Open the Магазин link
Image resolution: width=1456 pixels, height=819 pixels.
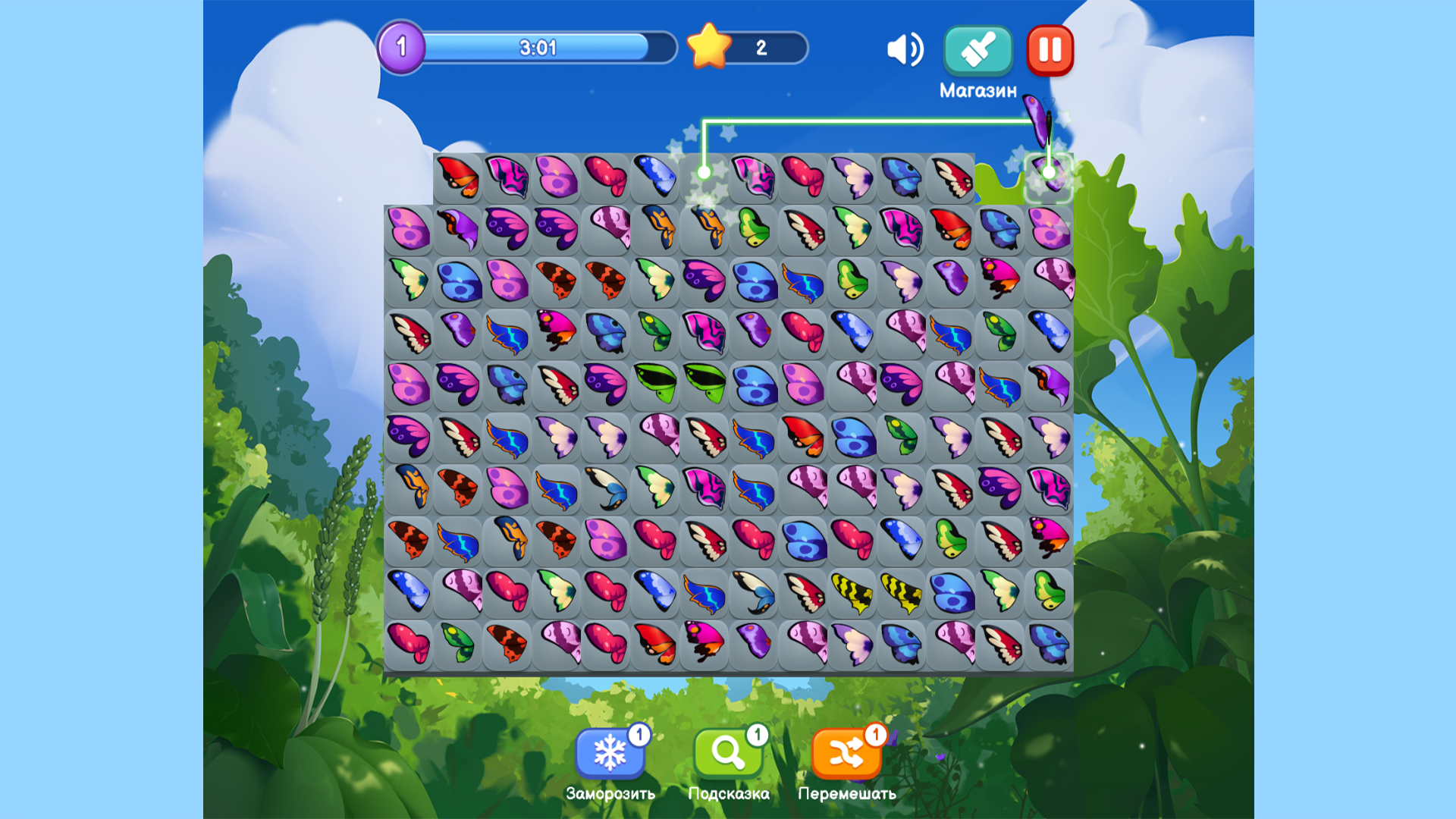click(977, 91)
